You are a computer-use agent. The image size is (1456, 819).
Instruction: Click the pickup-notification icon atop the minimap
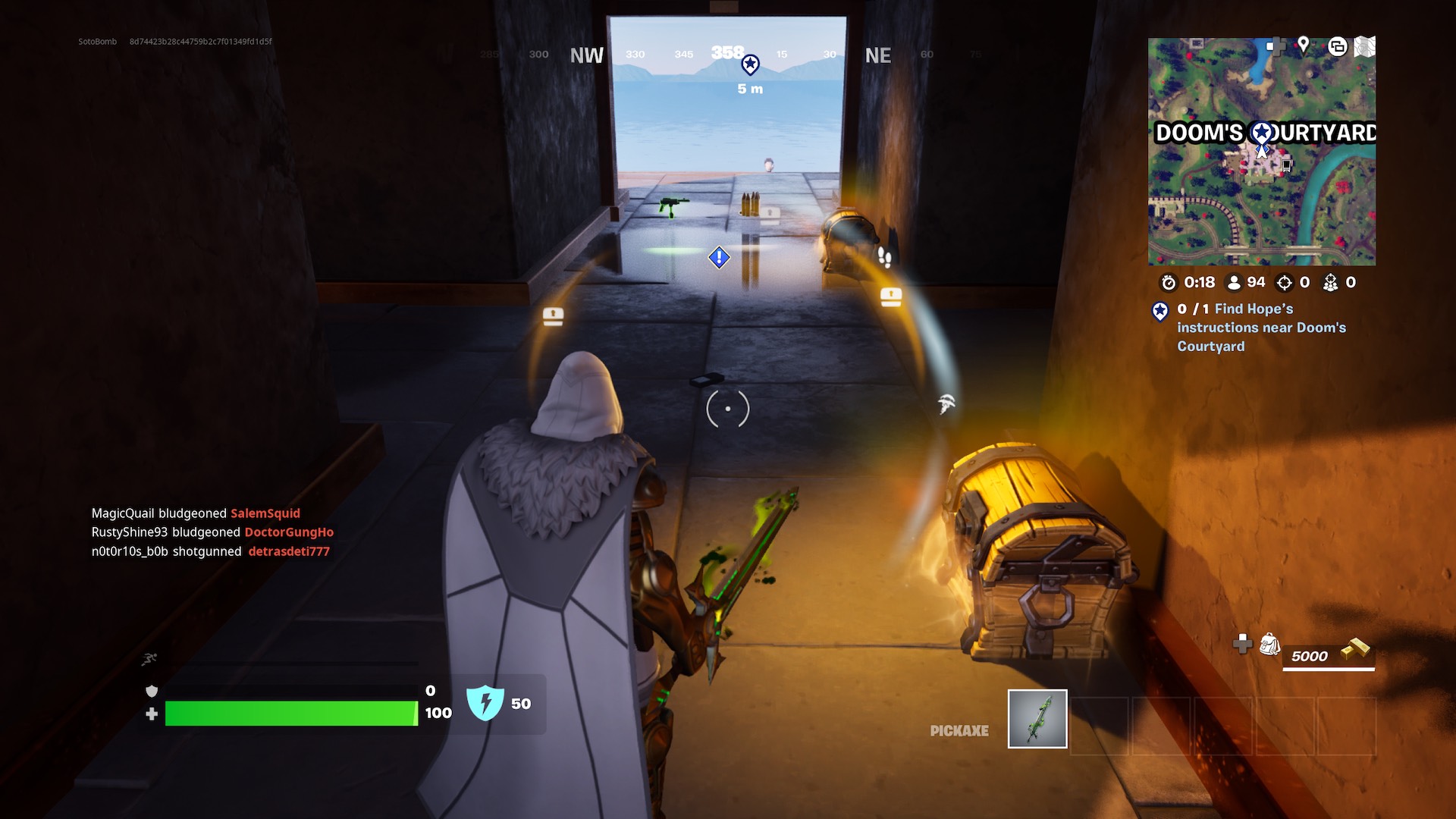pos(1338,47)
